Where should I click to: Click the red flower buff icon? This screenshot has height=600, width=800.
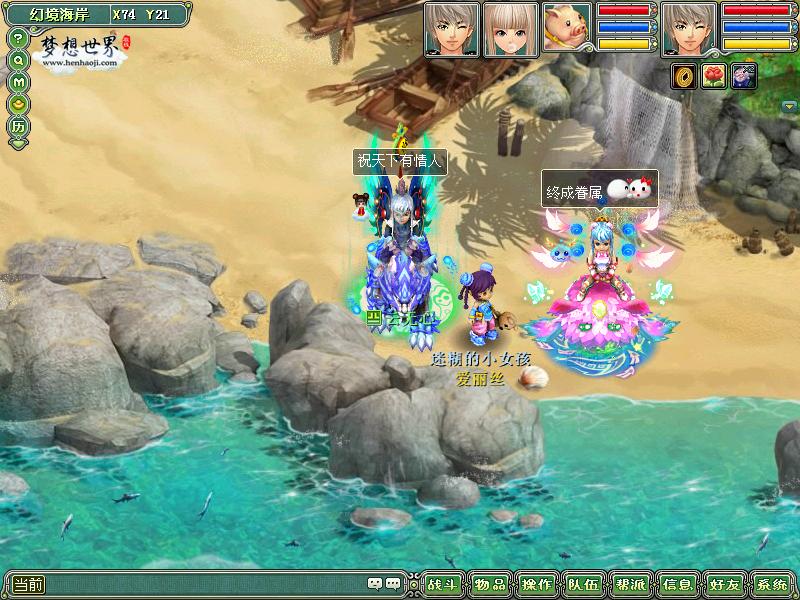pyautogui.click(x=714, y=76)
